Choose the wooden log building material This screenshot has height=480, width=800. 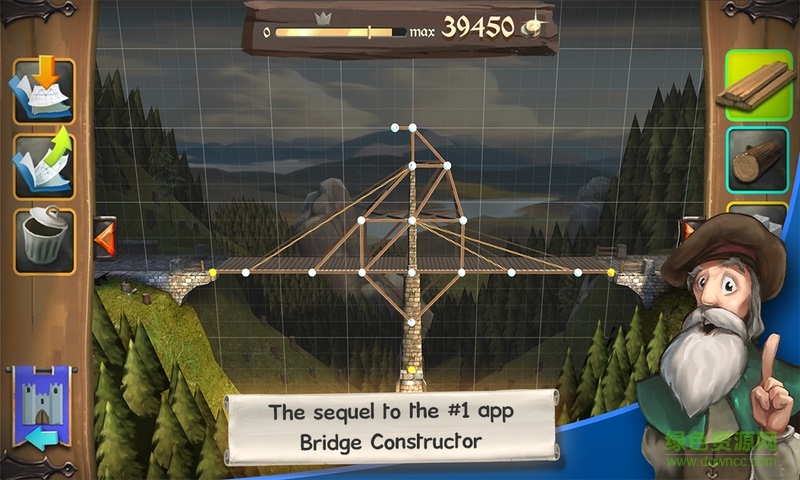pyautogui.click(x=757, y=160)
